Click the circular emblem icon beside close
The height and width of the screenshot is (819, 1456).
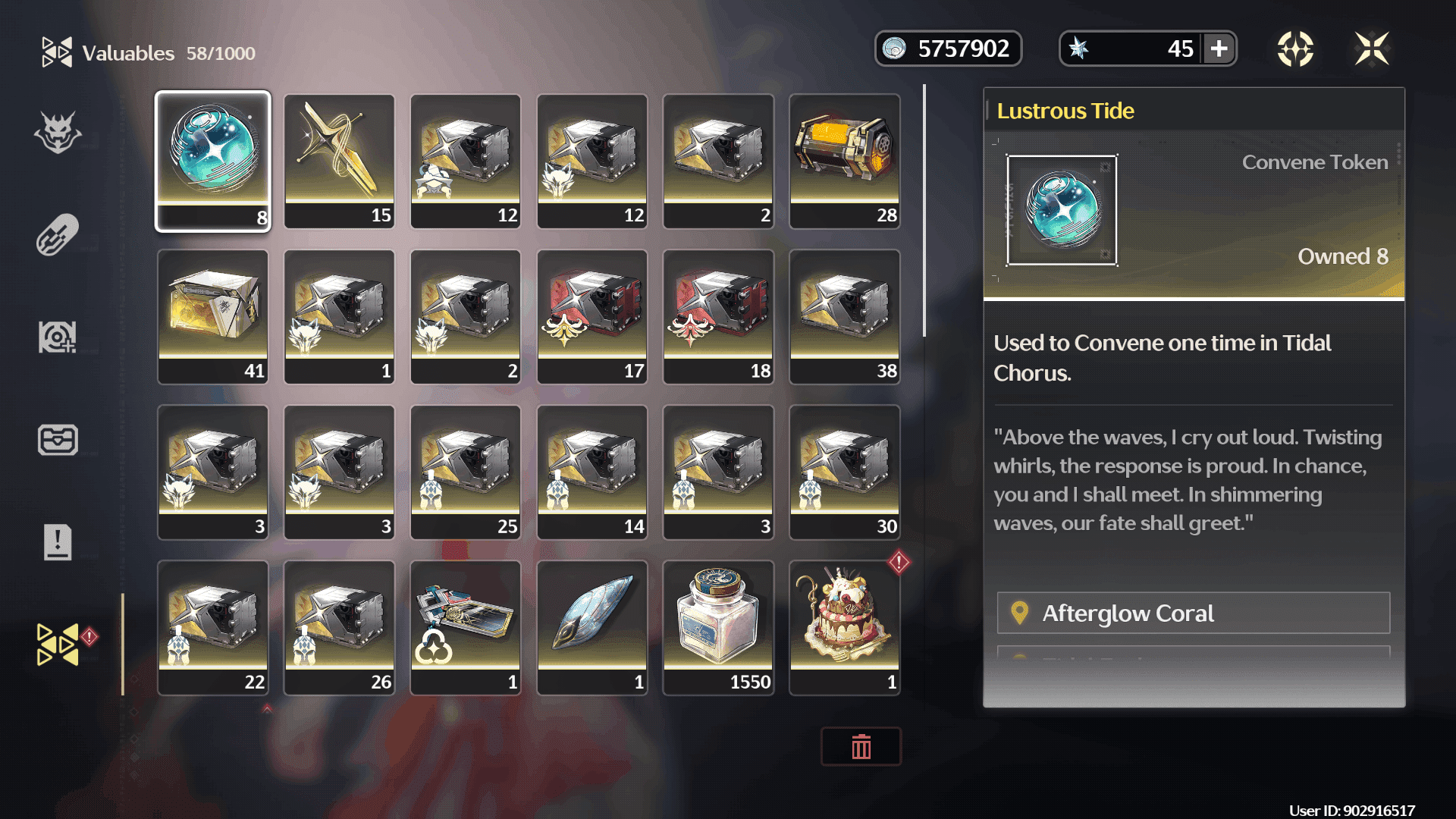pyautogui.click(x=1295, y=49)
